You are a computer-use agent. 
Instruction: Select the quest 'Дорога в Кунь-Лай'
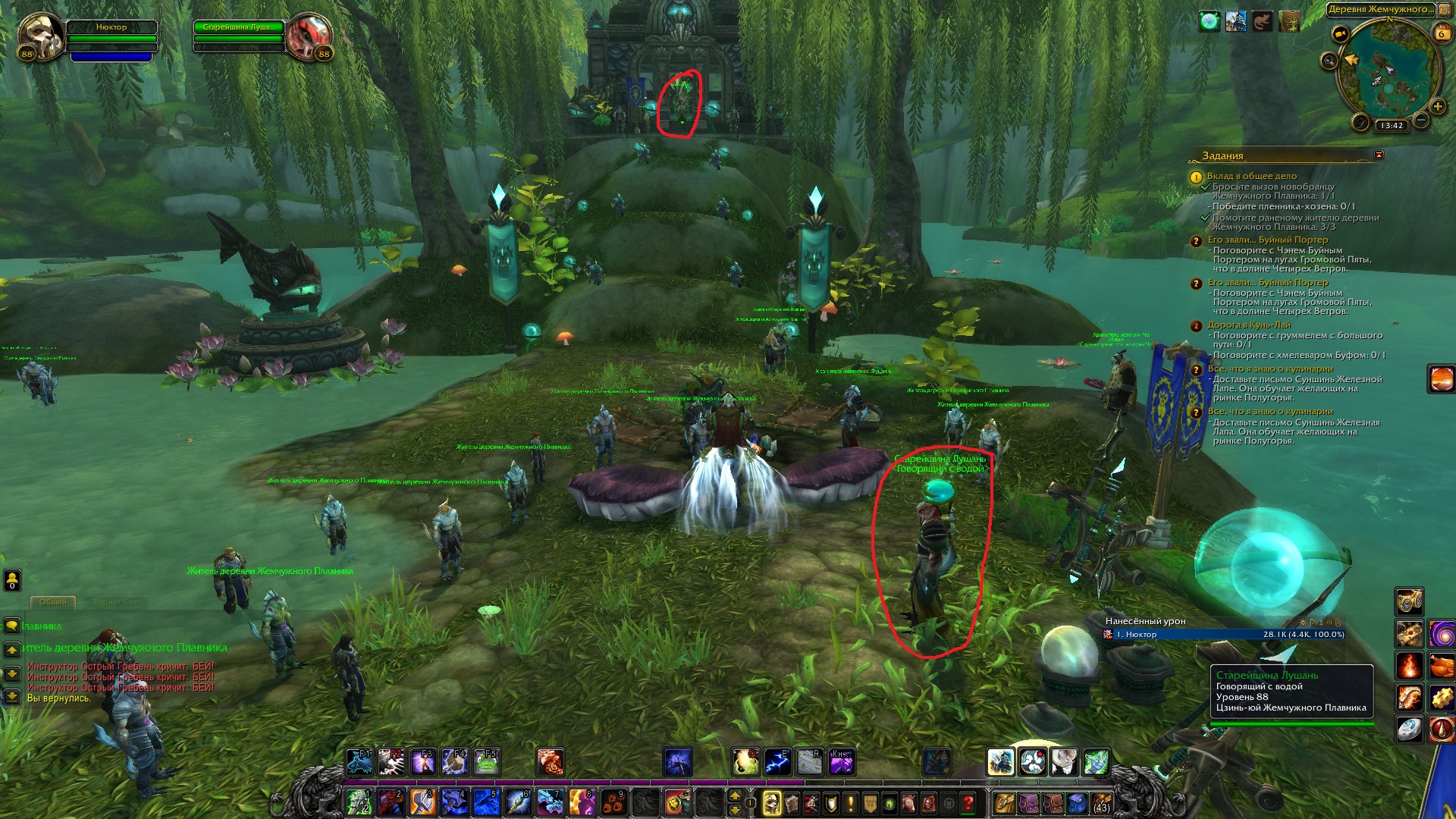(1249, 325)
